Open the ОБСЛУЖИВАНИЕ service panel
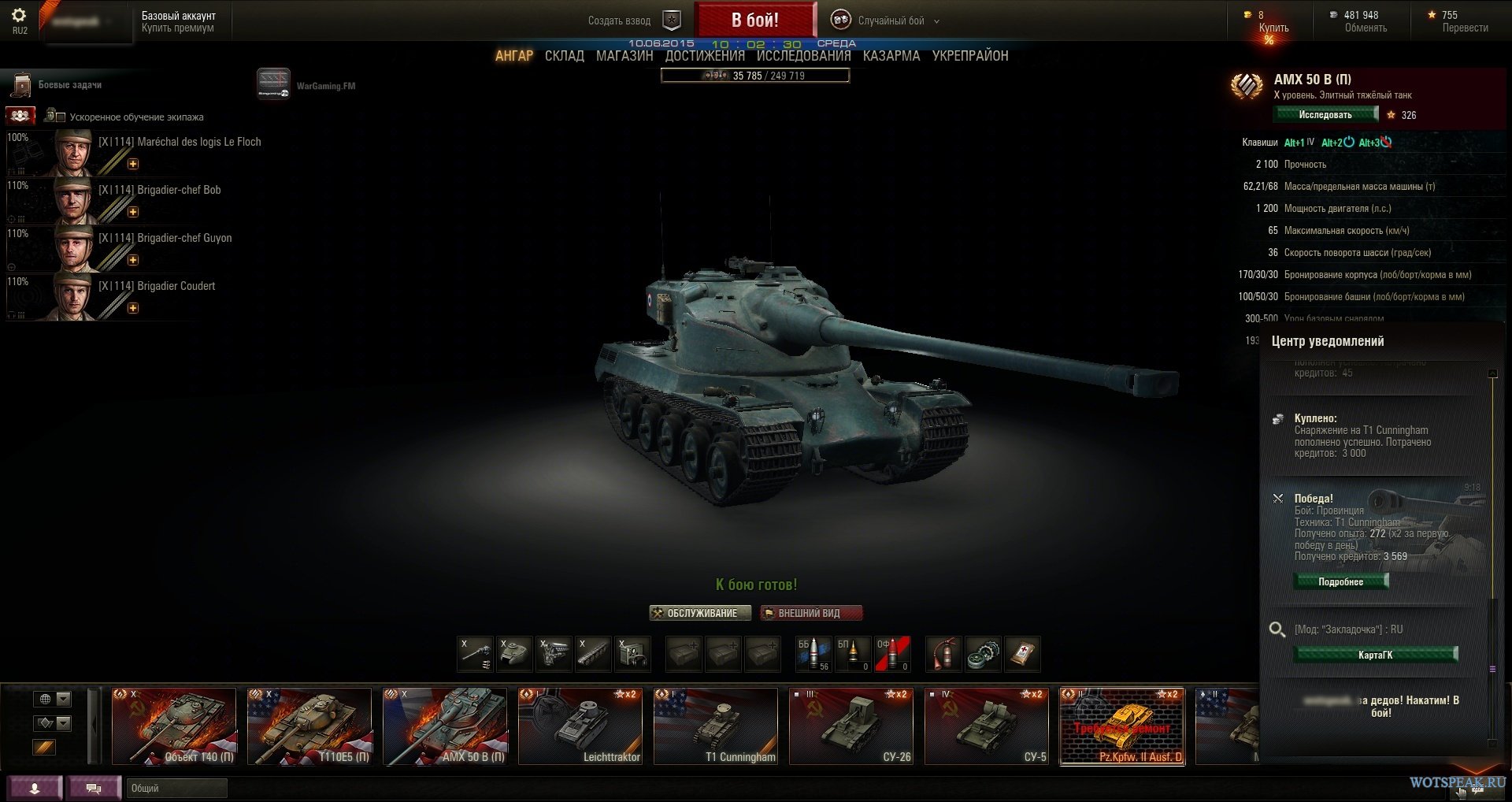This screenshot has height=802, width=1512. (700, 613)
